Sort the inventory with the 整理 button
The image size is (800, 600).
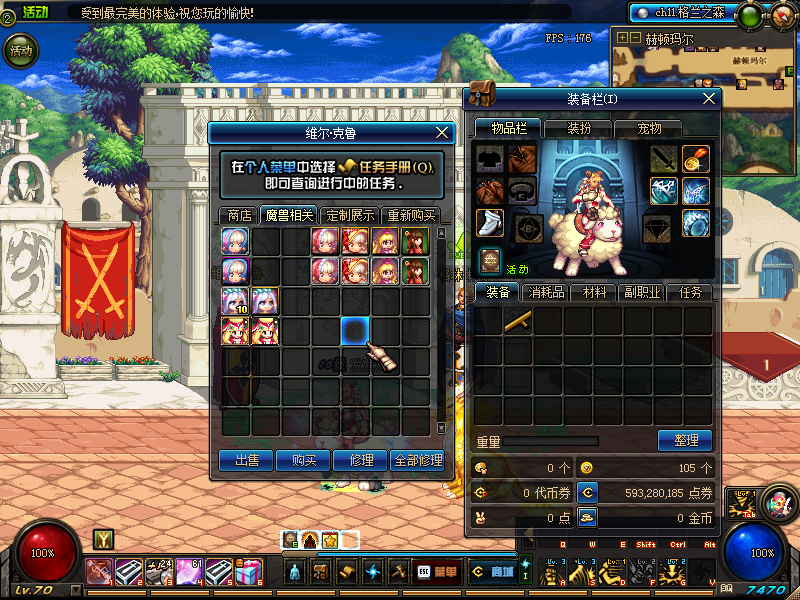tap(685, 440)
